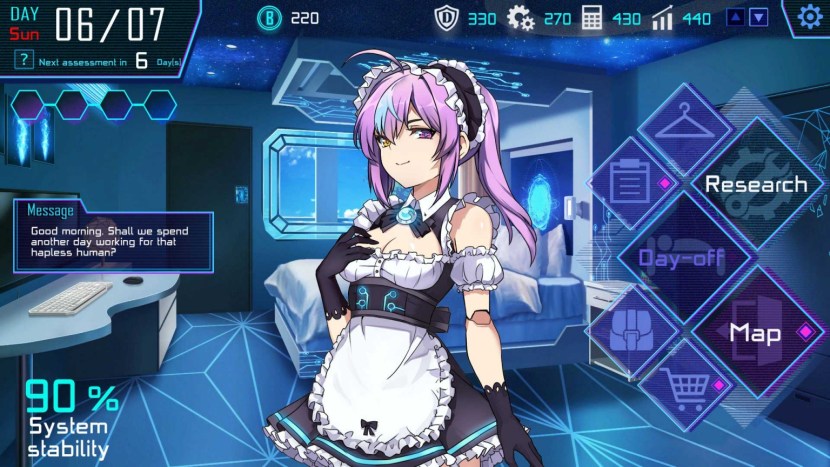Choose the Day-off option
The height and width of the screenshot is (467, 830).
coord(684,257)
